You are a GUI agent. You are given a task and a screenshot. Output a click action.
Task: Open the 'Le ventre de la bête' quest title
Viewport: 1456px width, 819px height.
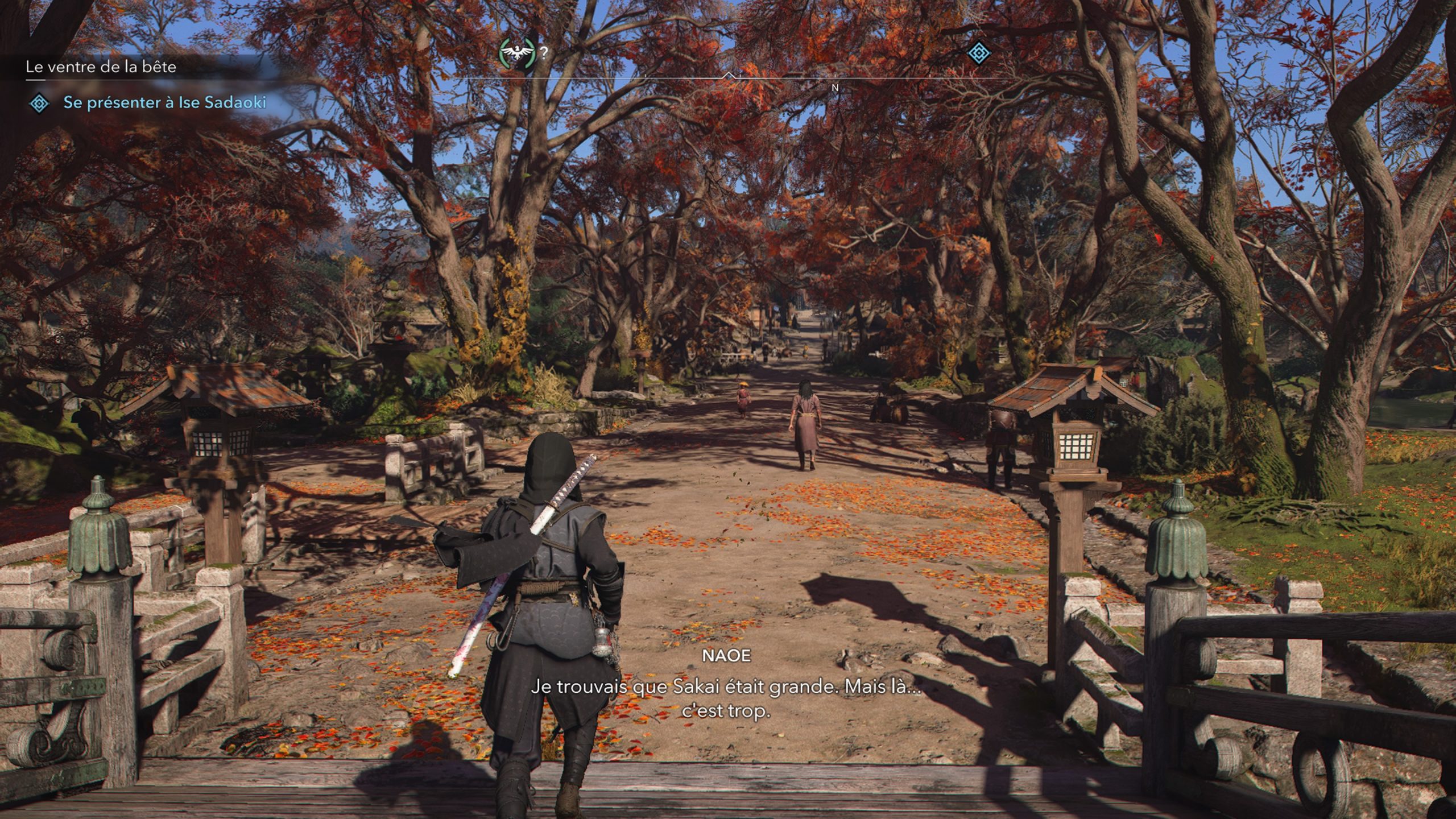pos(101,67)
